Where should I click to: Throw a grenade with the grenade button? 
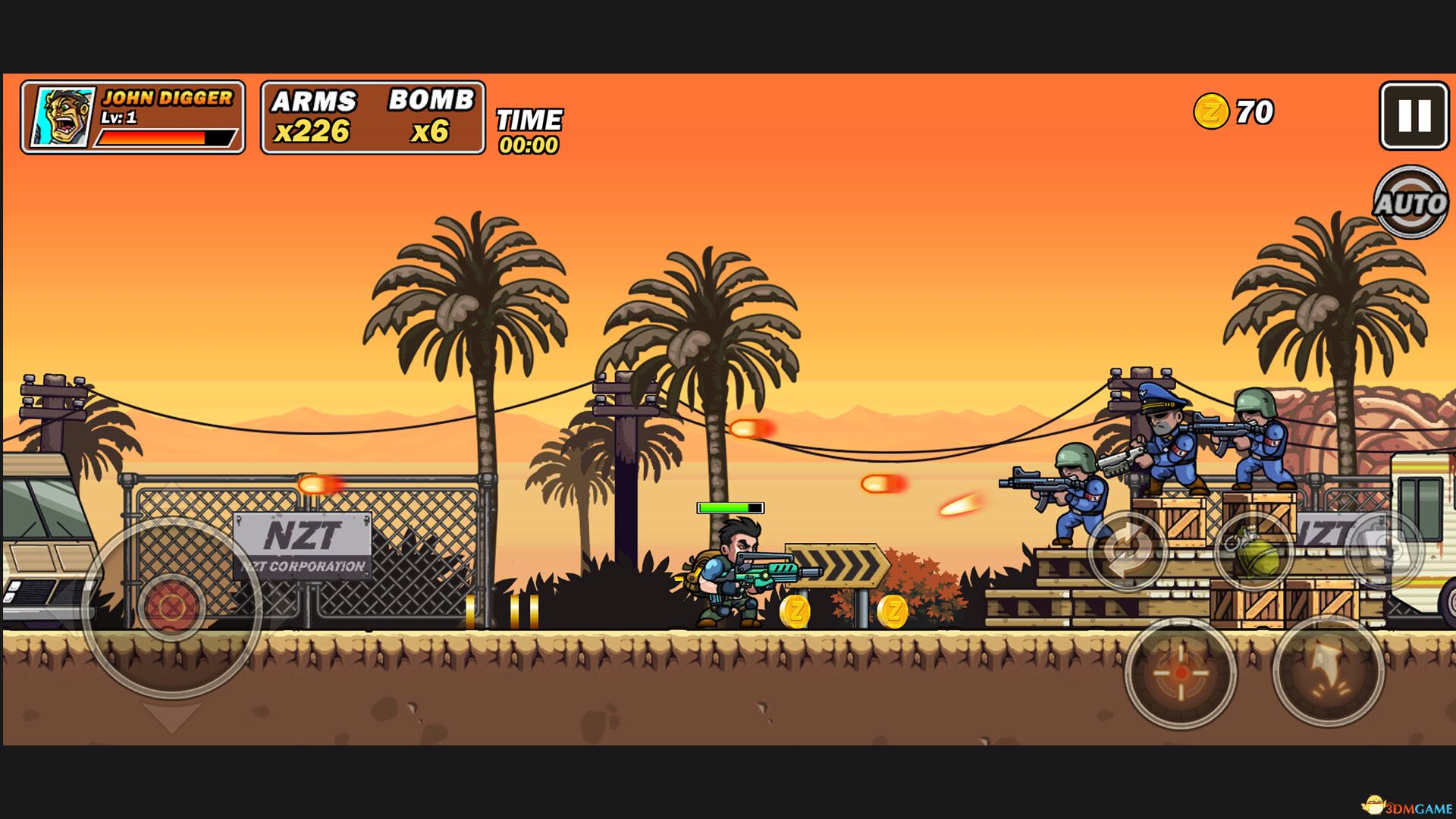(x=1255, y=552)
